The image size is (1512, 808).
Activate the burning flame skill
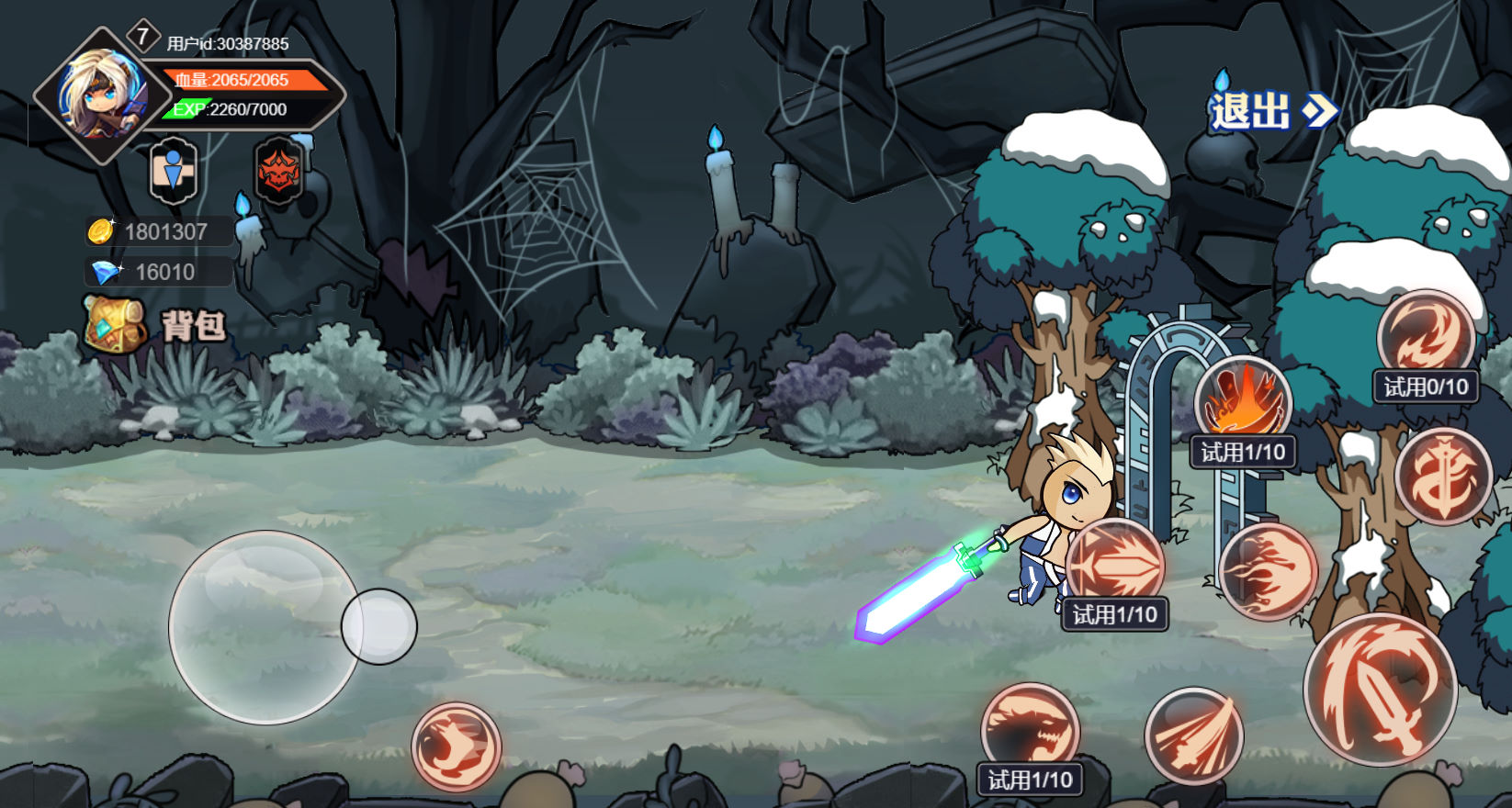point(1243,402)
